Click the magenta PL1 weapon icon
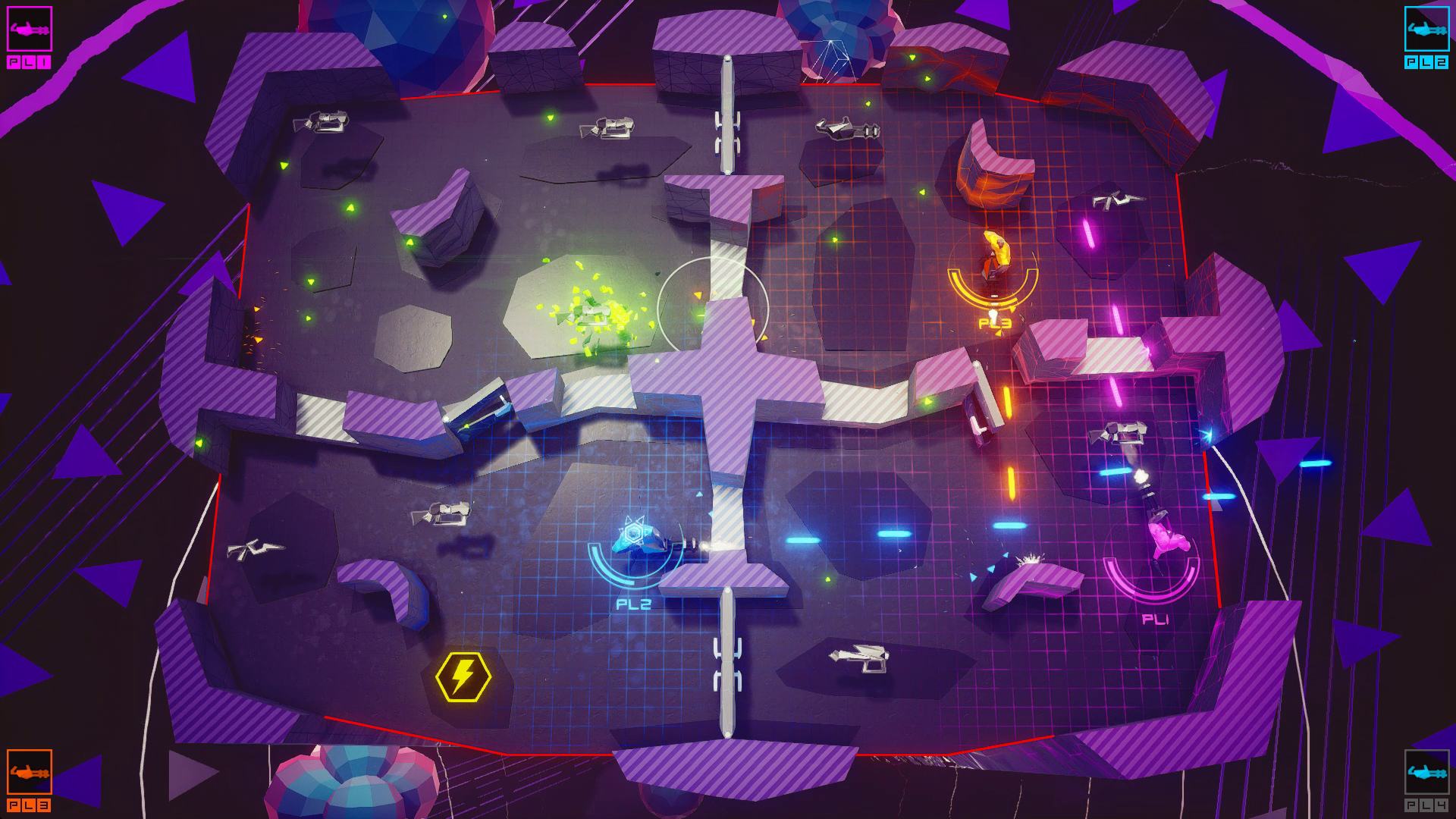1456x819 pixels. click(30, 30)
